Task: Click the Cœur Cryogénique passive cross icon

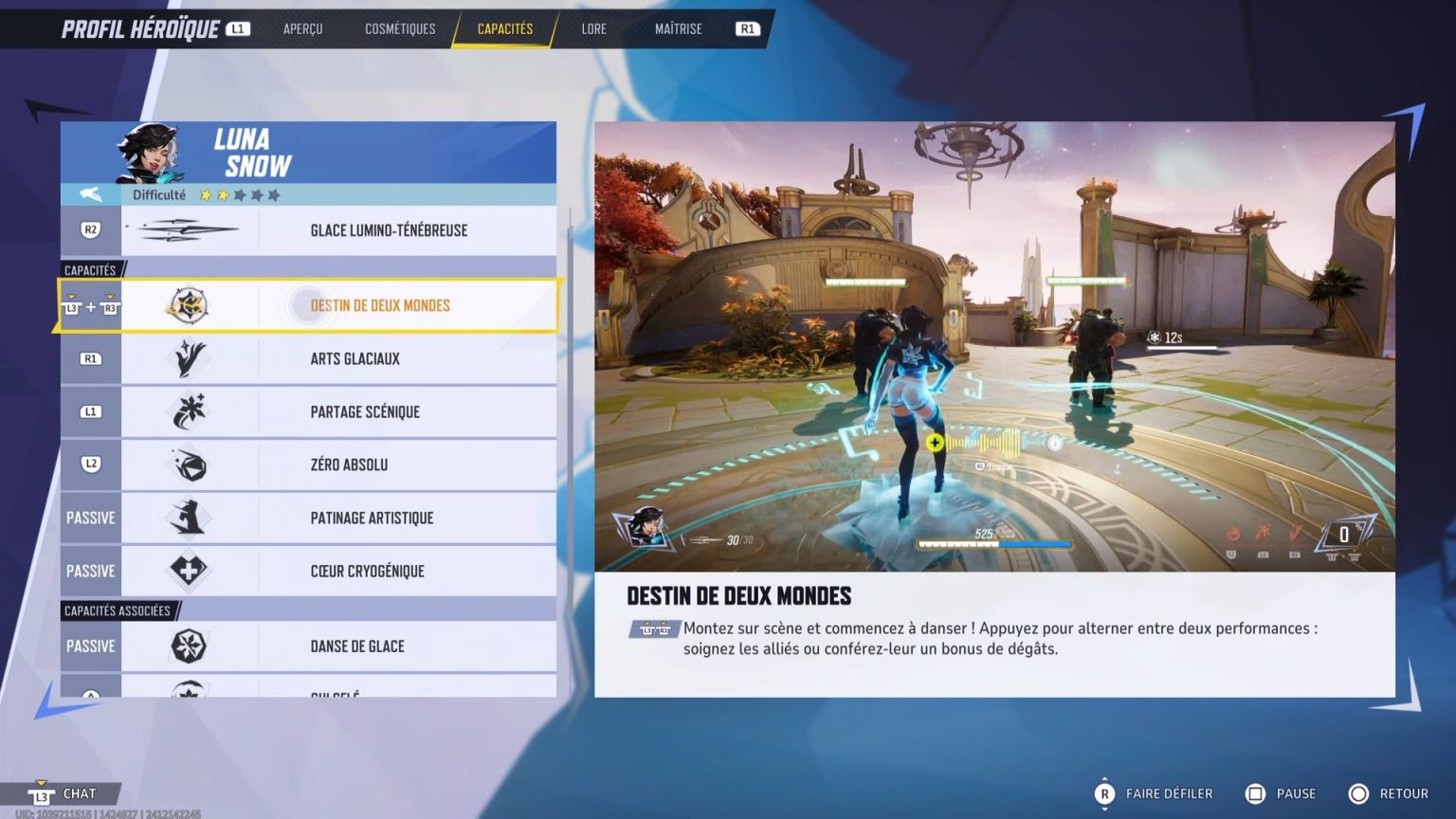Action: (x=188, y=571)
